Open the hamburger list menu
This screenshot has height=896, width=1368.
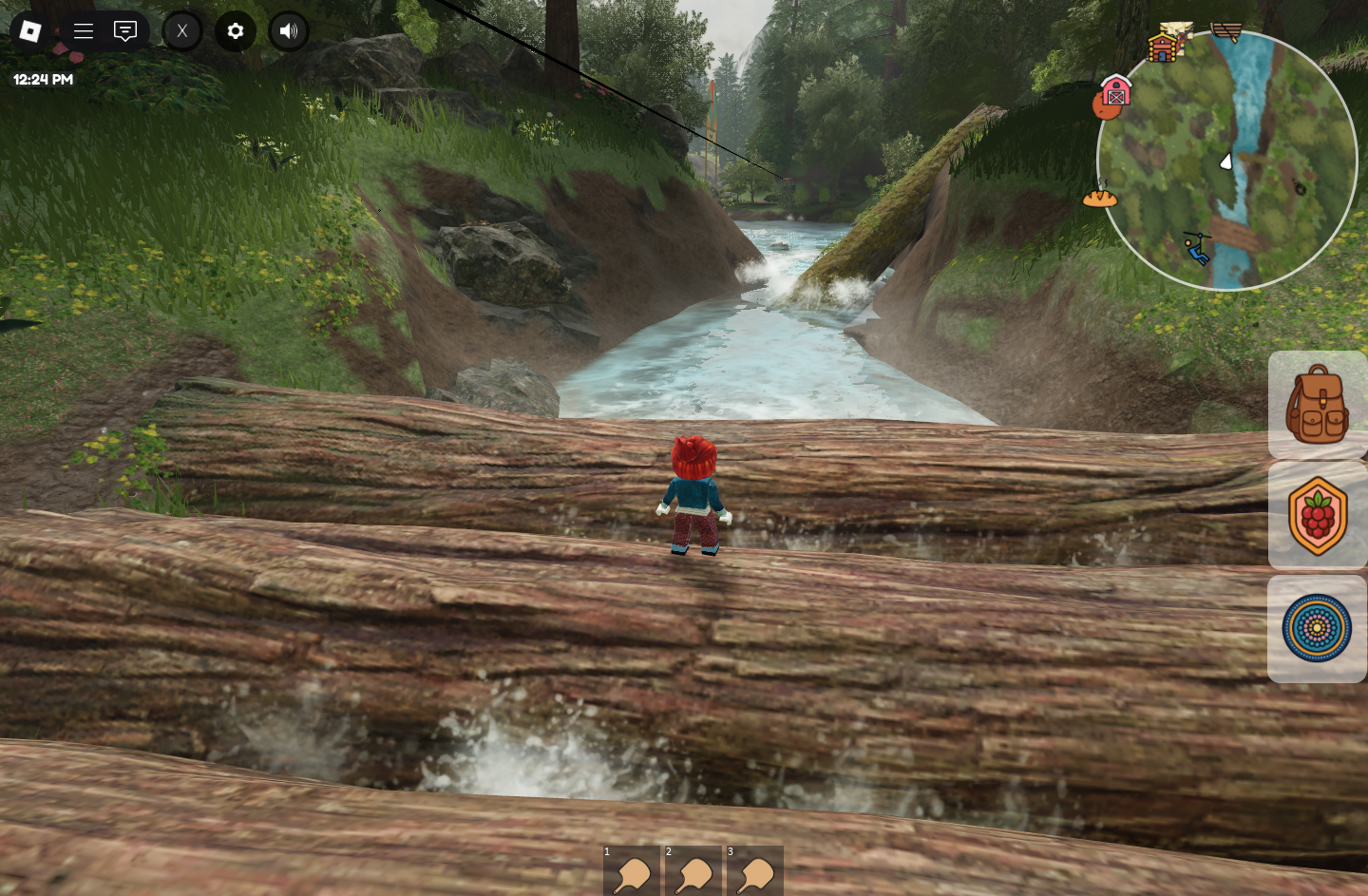(x=84, y=31)
